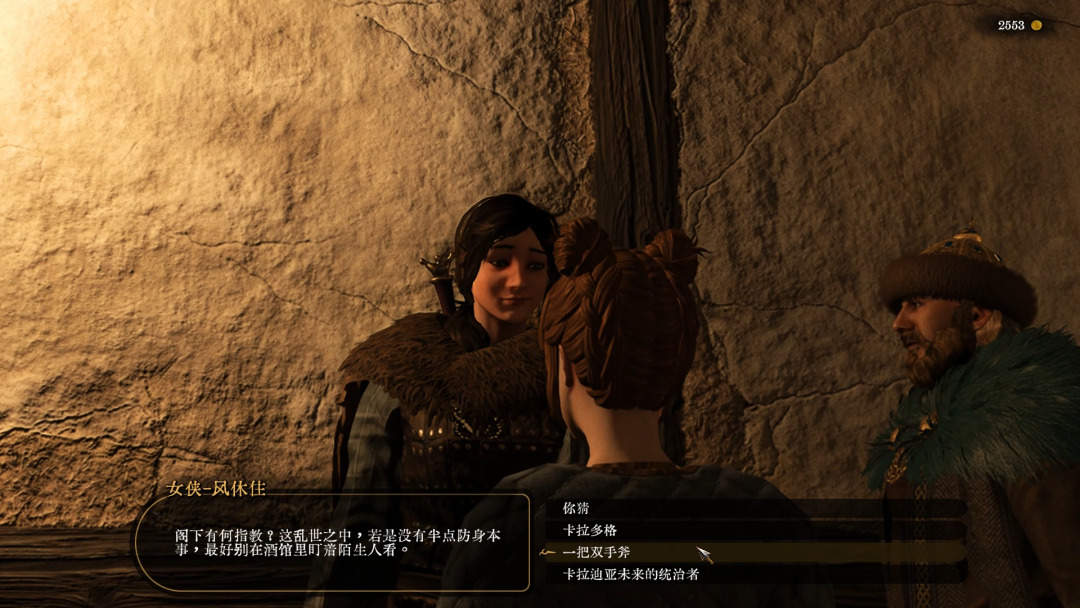1080x608 pixels.
Task: Pick the answer "一把双手斧"
Action: click(x=597, y=552)
